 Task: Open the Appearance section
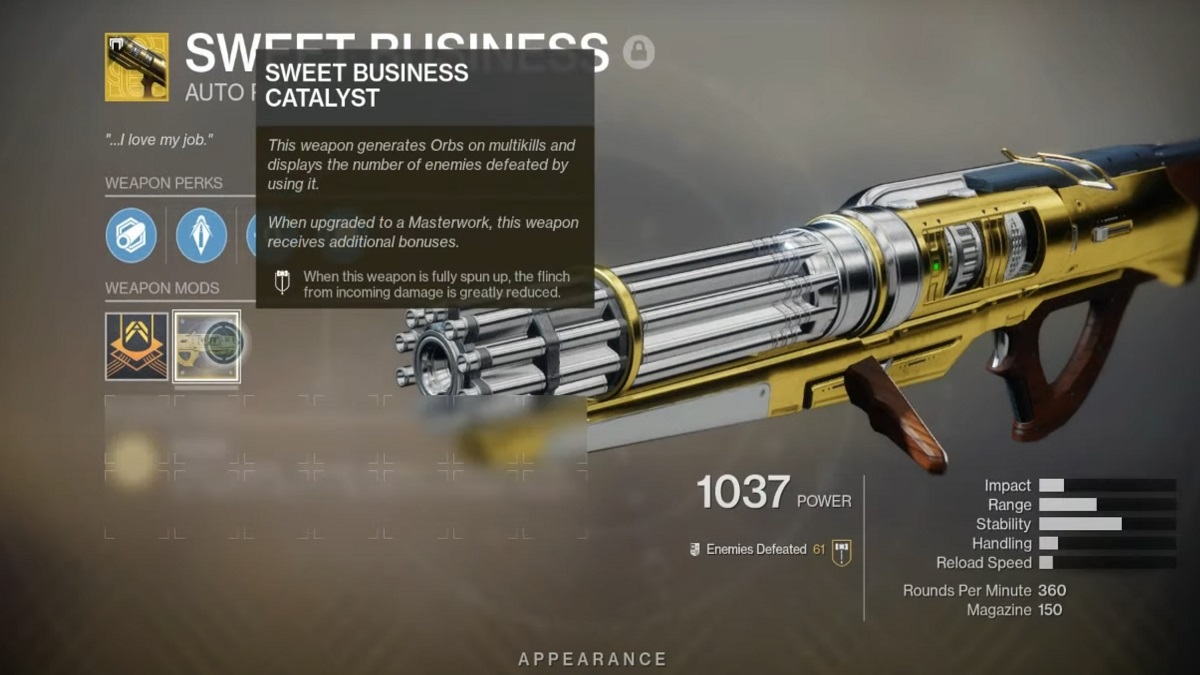pyautogui.click(x=592, y=659)
